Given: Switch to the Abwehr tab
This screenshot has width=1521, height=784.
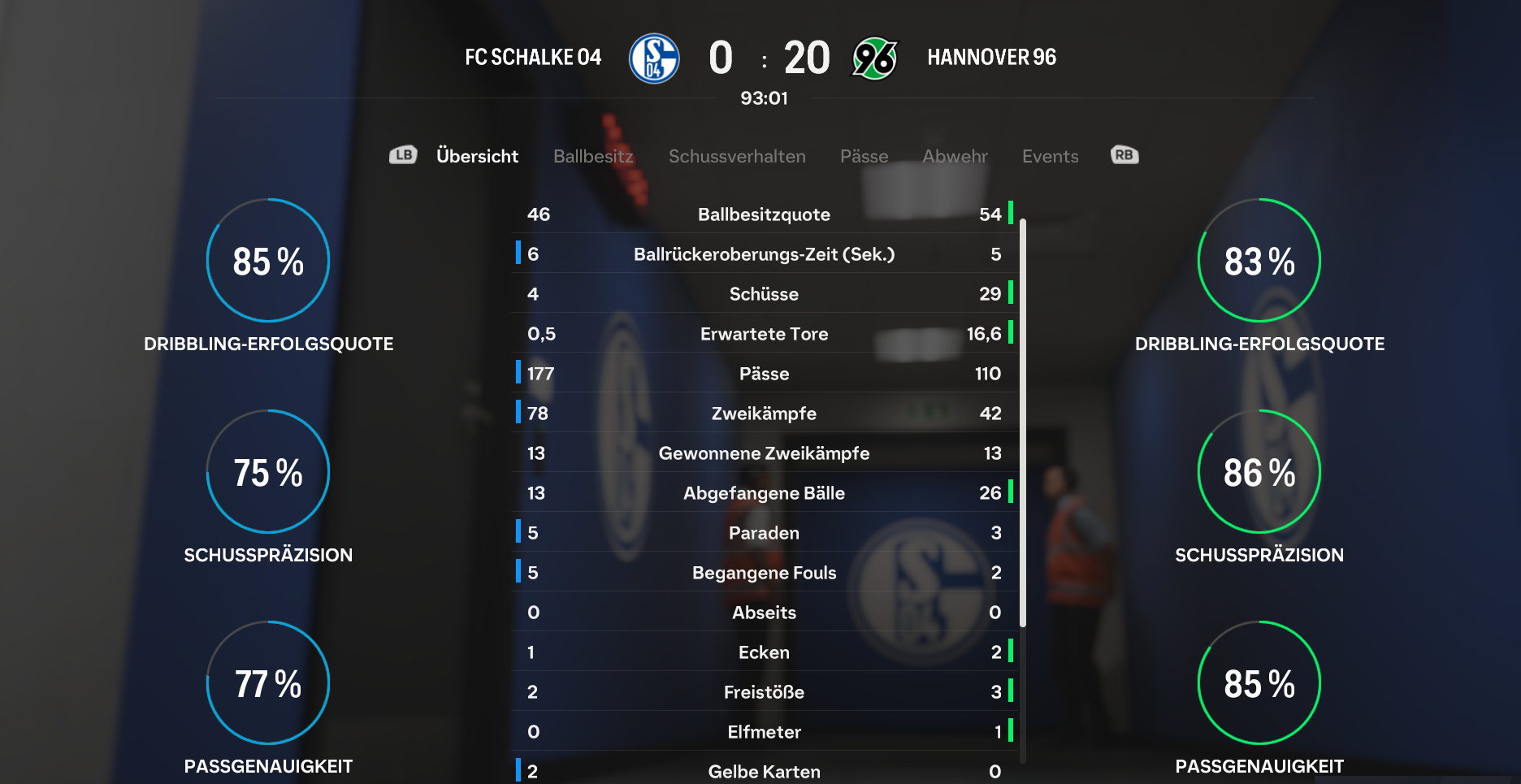Looking at the screenshot, I should 955,156.
